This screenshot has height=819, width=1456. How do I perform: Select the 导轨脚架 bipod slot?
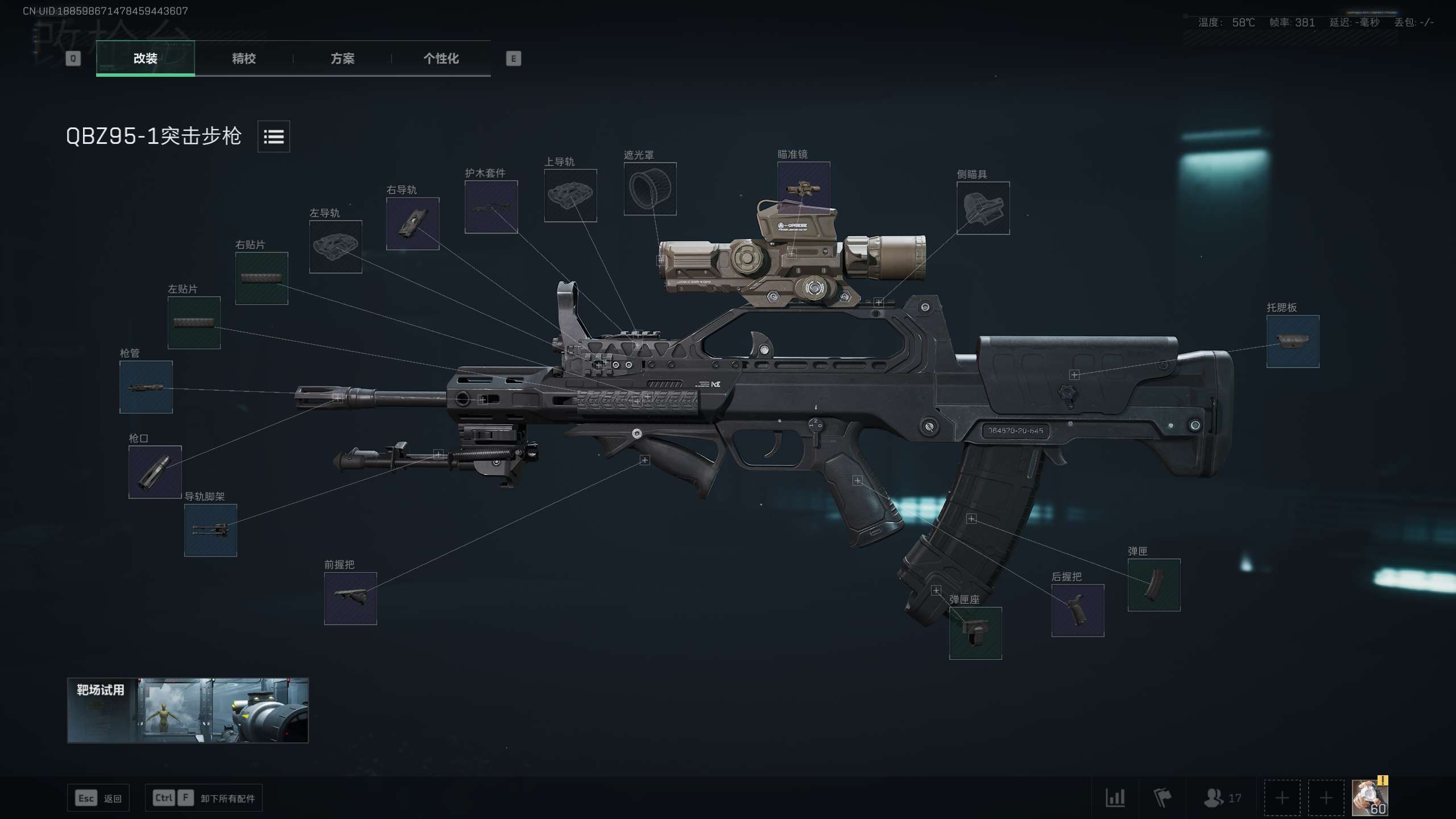pos(210,530)
